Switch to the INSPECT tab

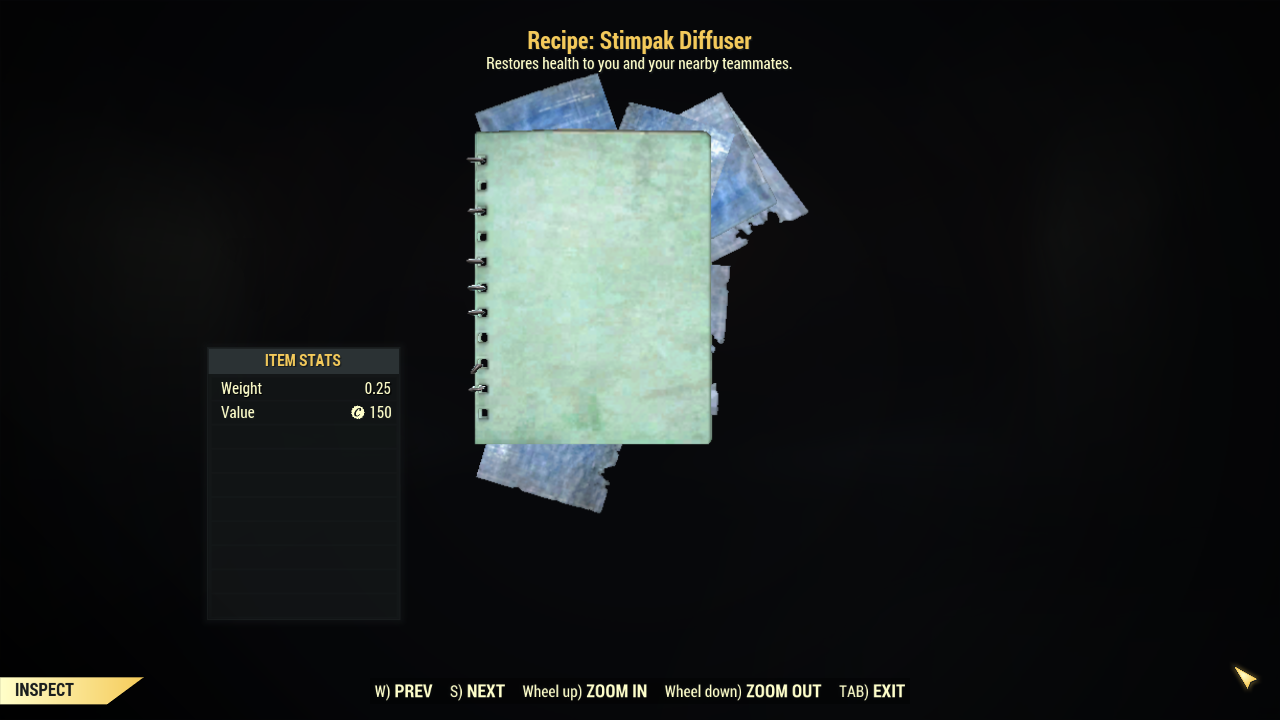tap(45, 690)
